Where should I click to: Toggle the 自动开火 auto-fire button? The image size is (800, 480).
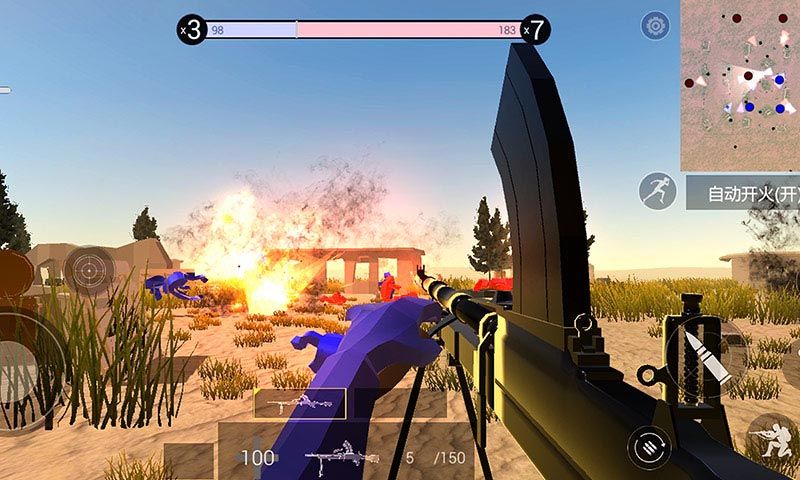tap(743, 192)
